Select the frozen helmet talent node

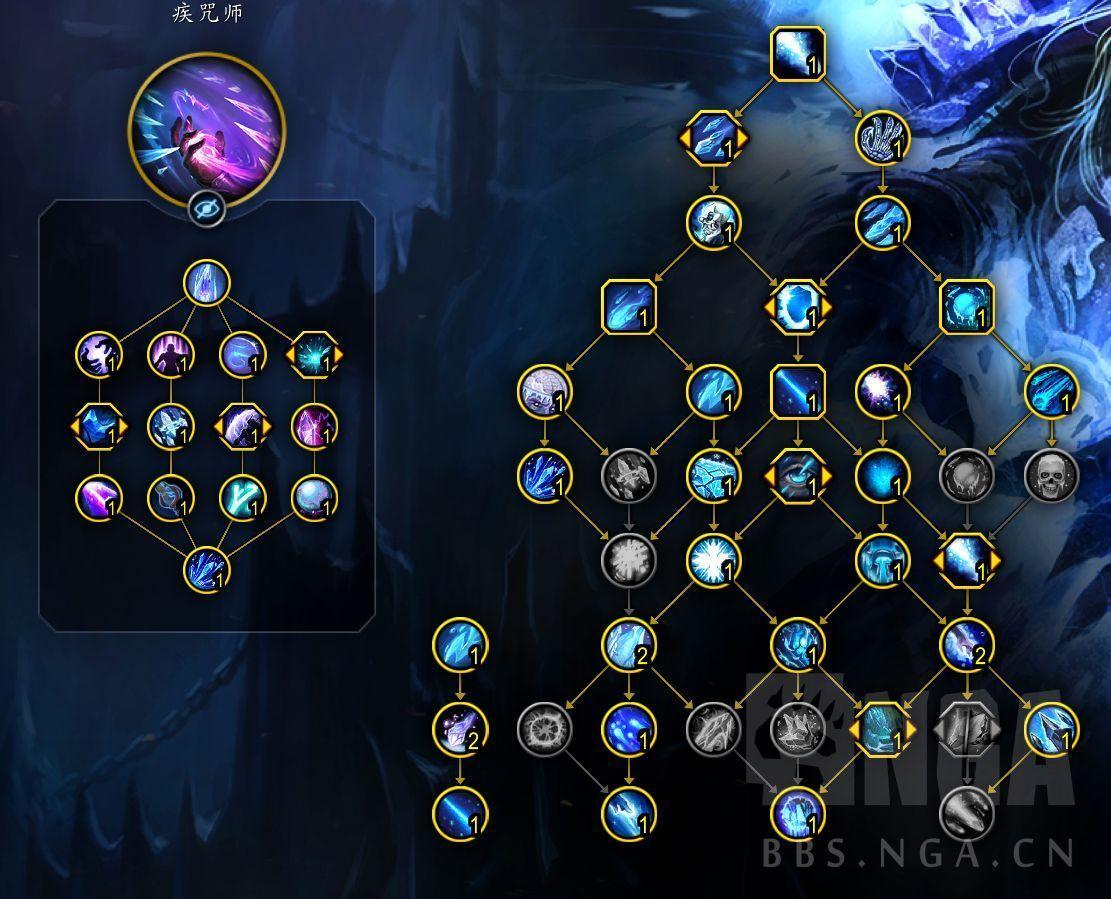(882, 559)
